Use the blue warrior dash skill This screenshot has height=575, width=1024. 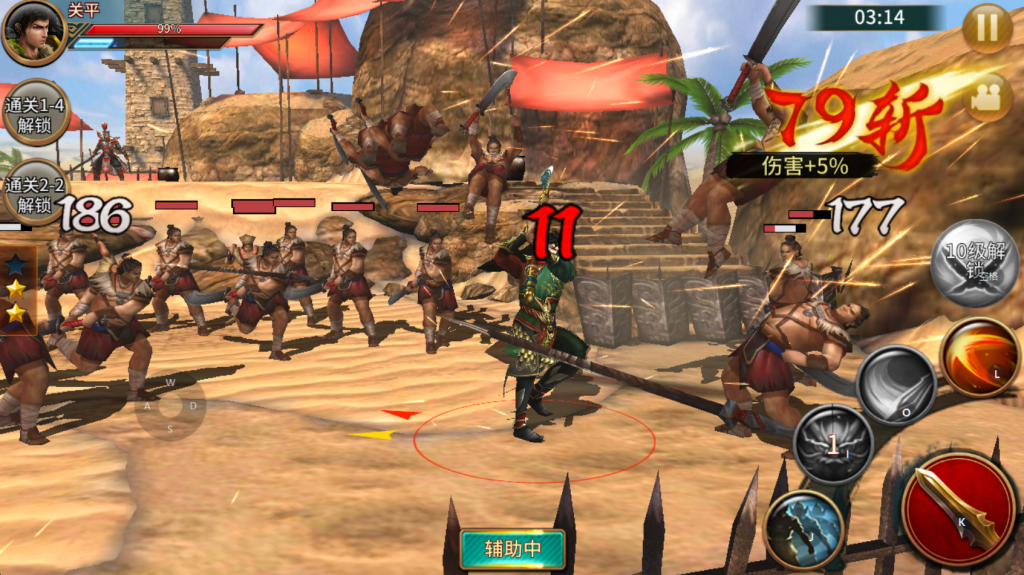(804, 529)
